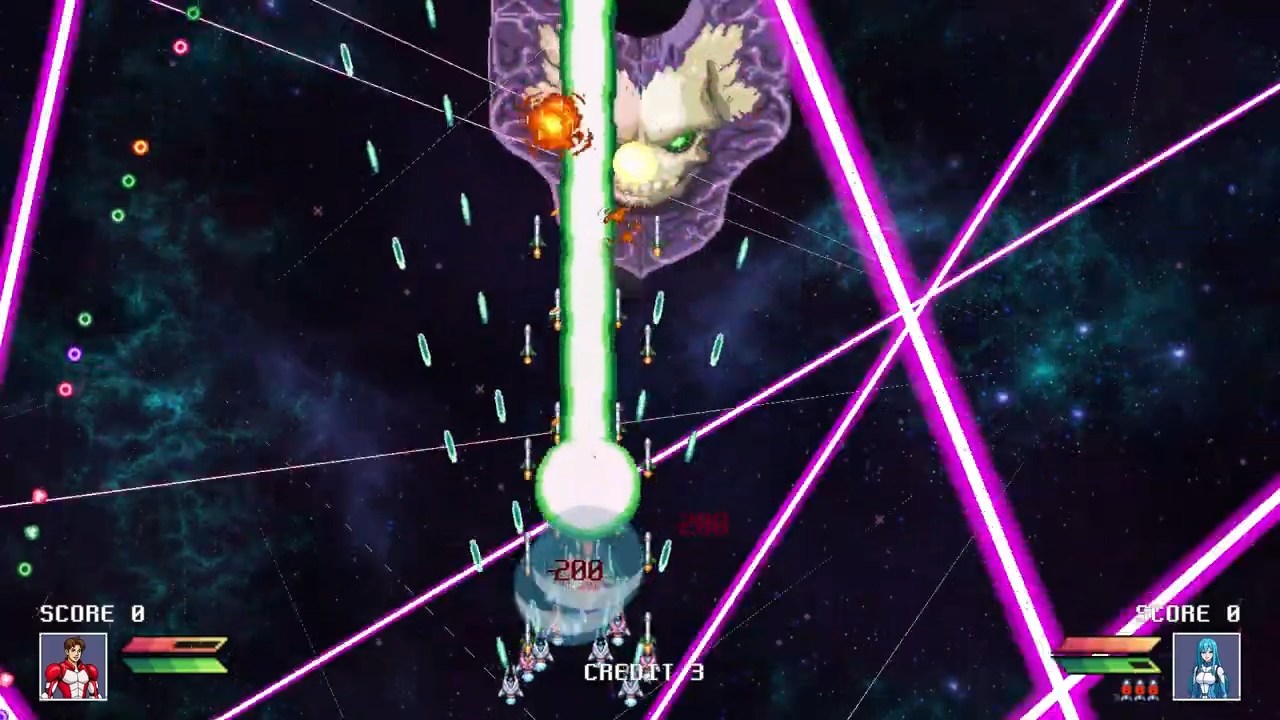Click the male pilot portrait on the left

coord(71,666)
